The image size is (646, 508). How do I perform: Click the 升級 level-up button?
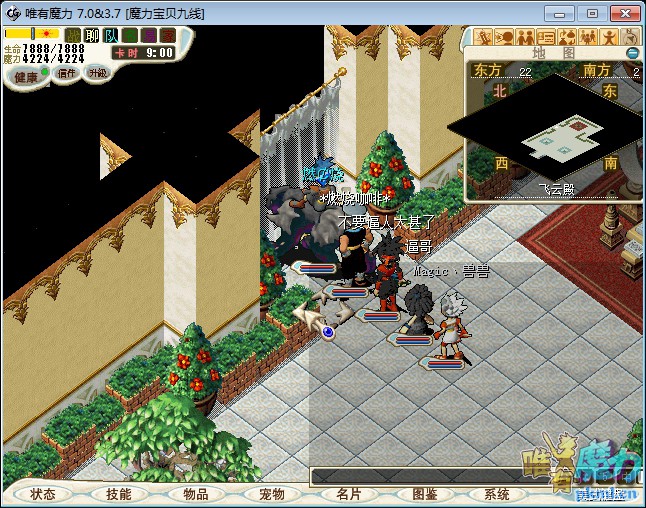[x=97, y=73]
